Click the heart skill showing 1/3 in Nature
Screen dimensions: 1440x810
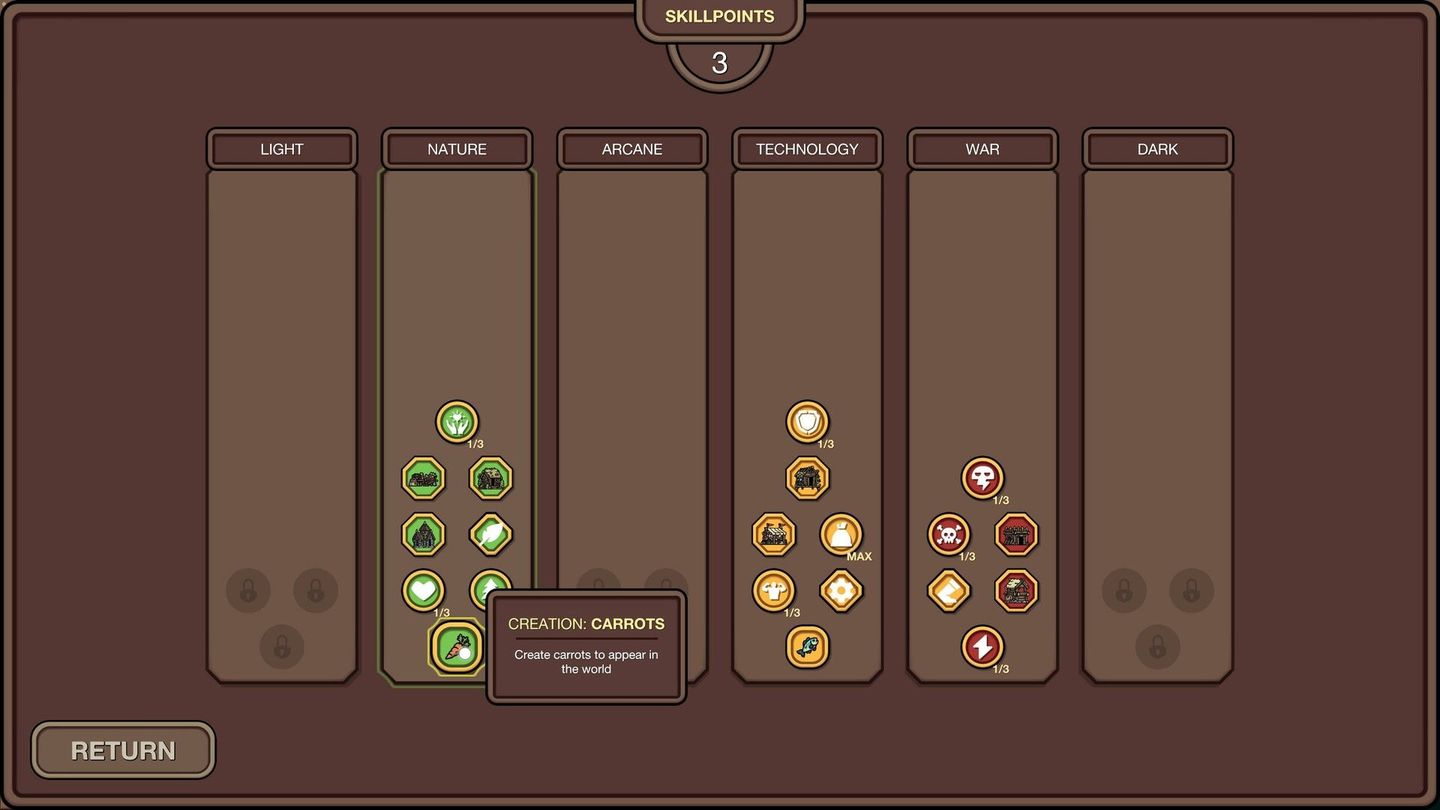click(423, 589)
